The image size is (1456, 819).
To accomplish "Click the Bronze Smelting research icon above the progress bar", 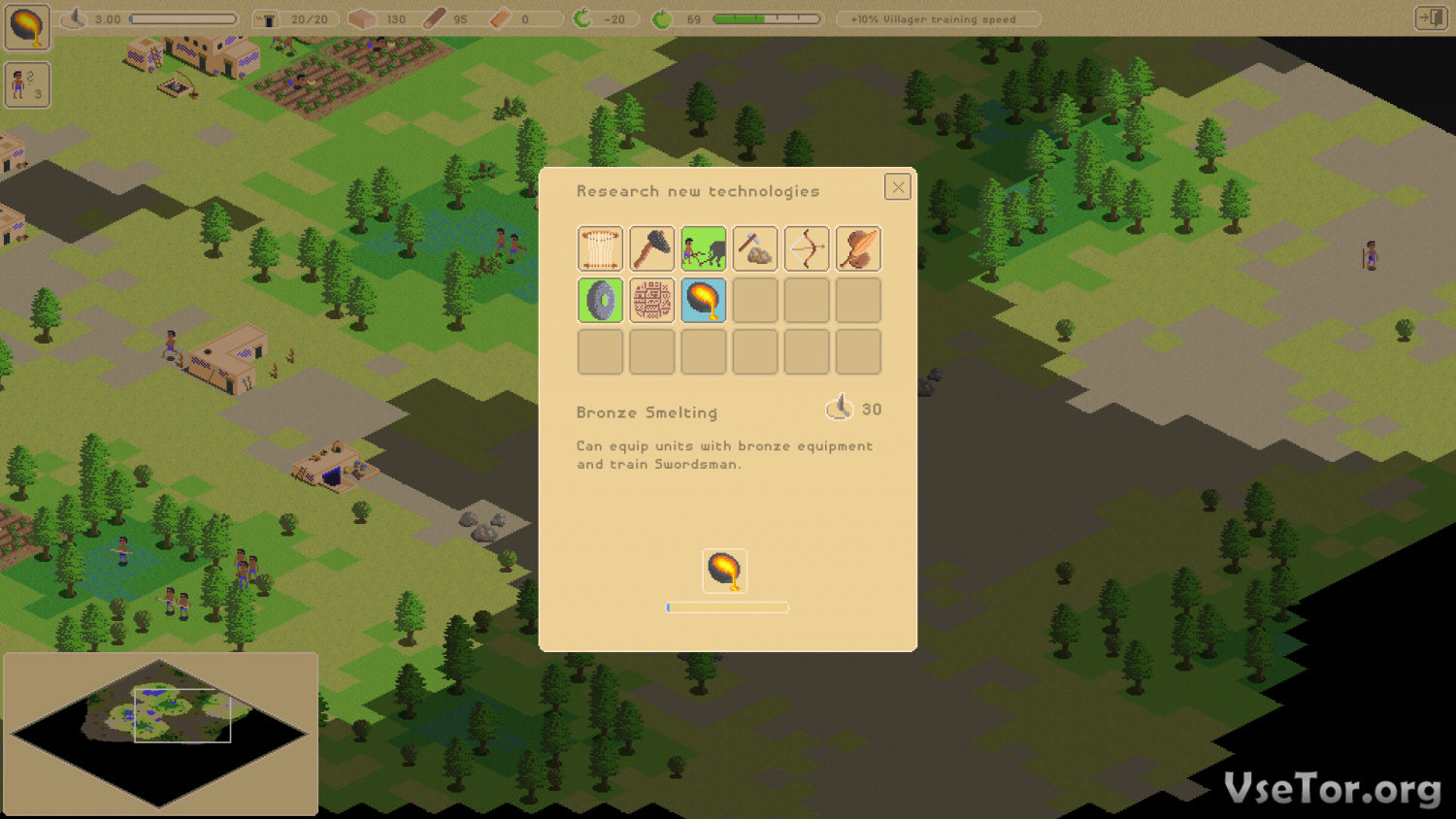I will tap(724, 571).
